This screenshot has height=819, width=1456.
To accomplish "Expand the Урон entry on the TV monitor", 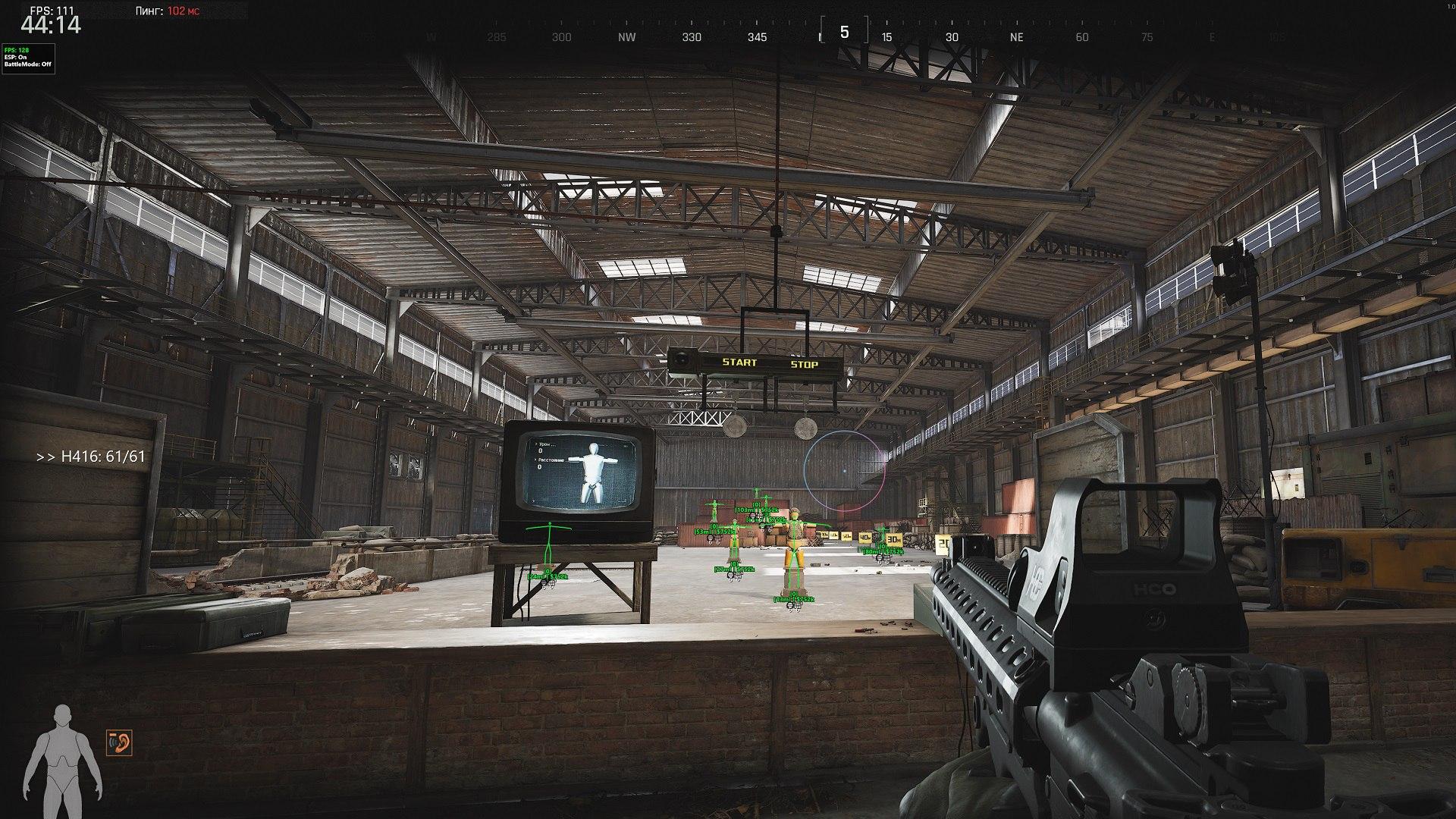I will 544,446.
